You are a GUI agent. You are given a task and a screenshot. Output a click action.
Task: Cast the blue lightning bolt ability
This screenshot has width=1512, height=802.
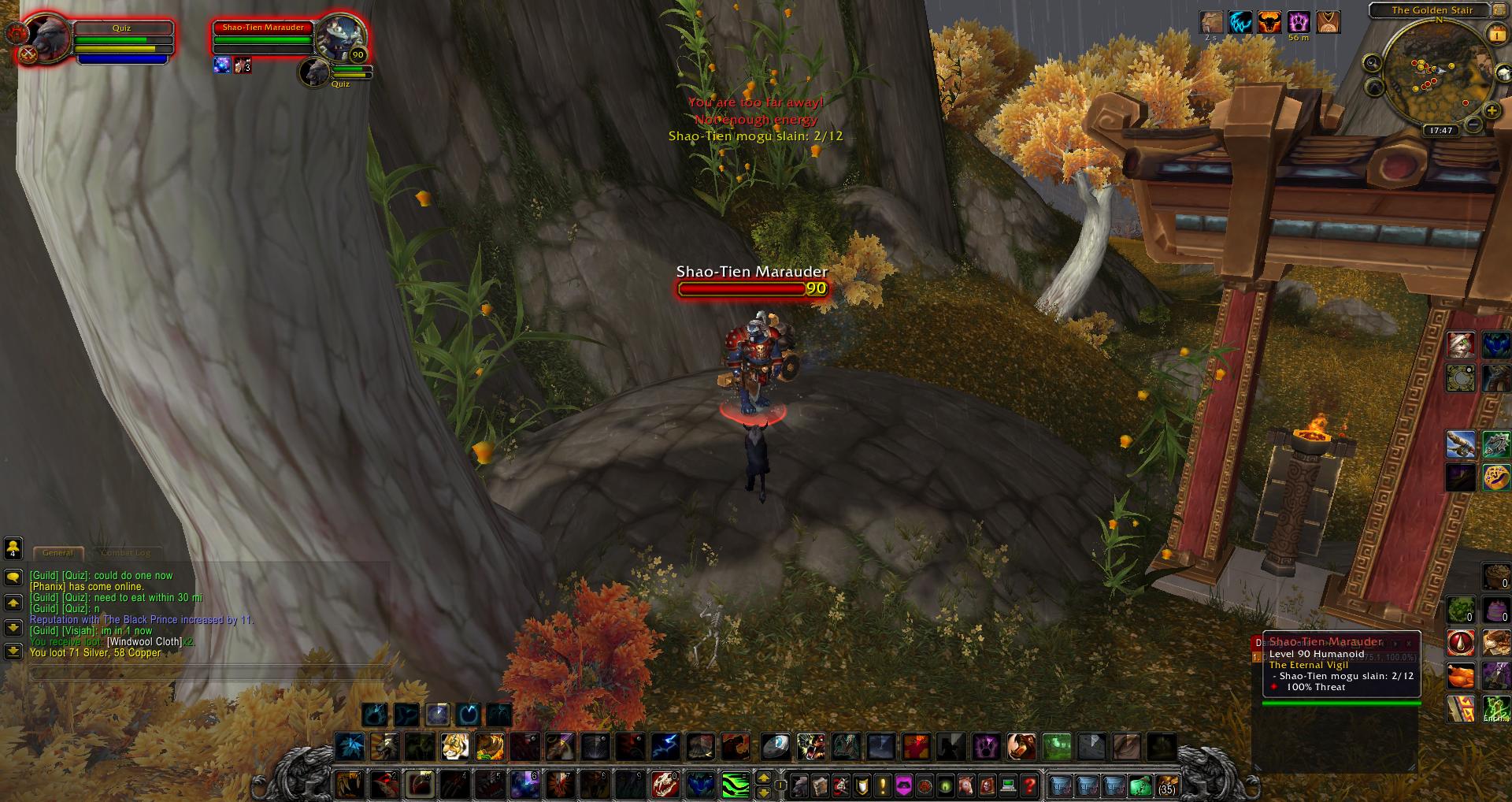pos(665,745)
